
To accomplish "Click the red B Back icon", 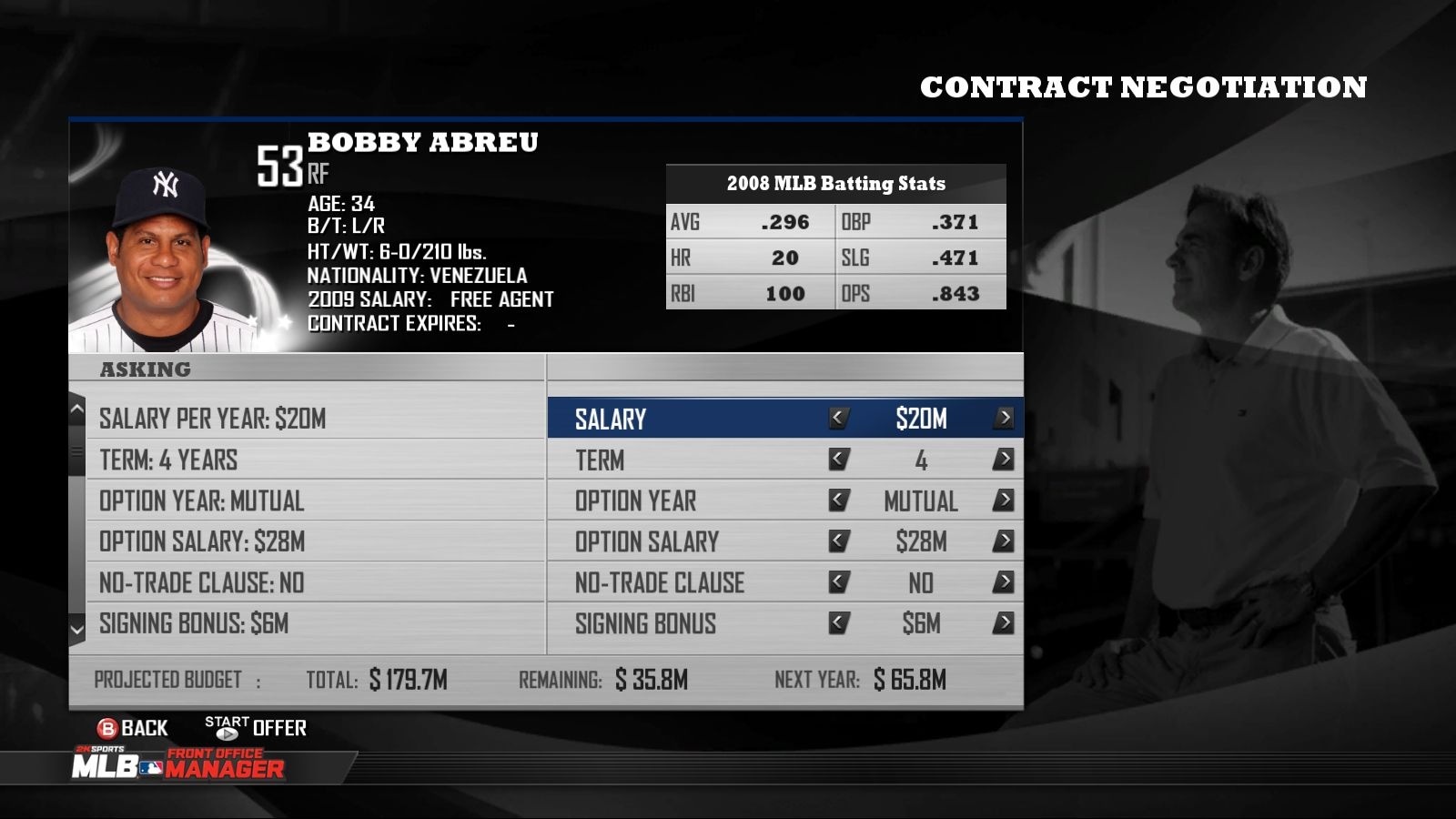I will point(109,728).
